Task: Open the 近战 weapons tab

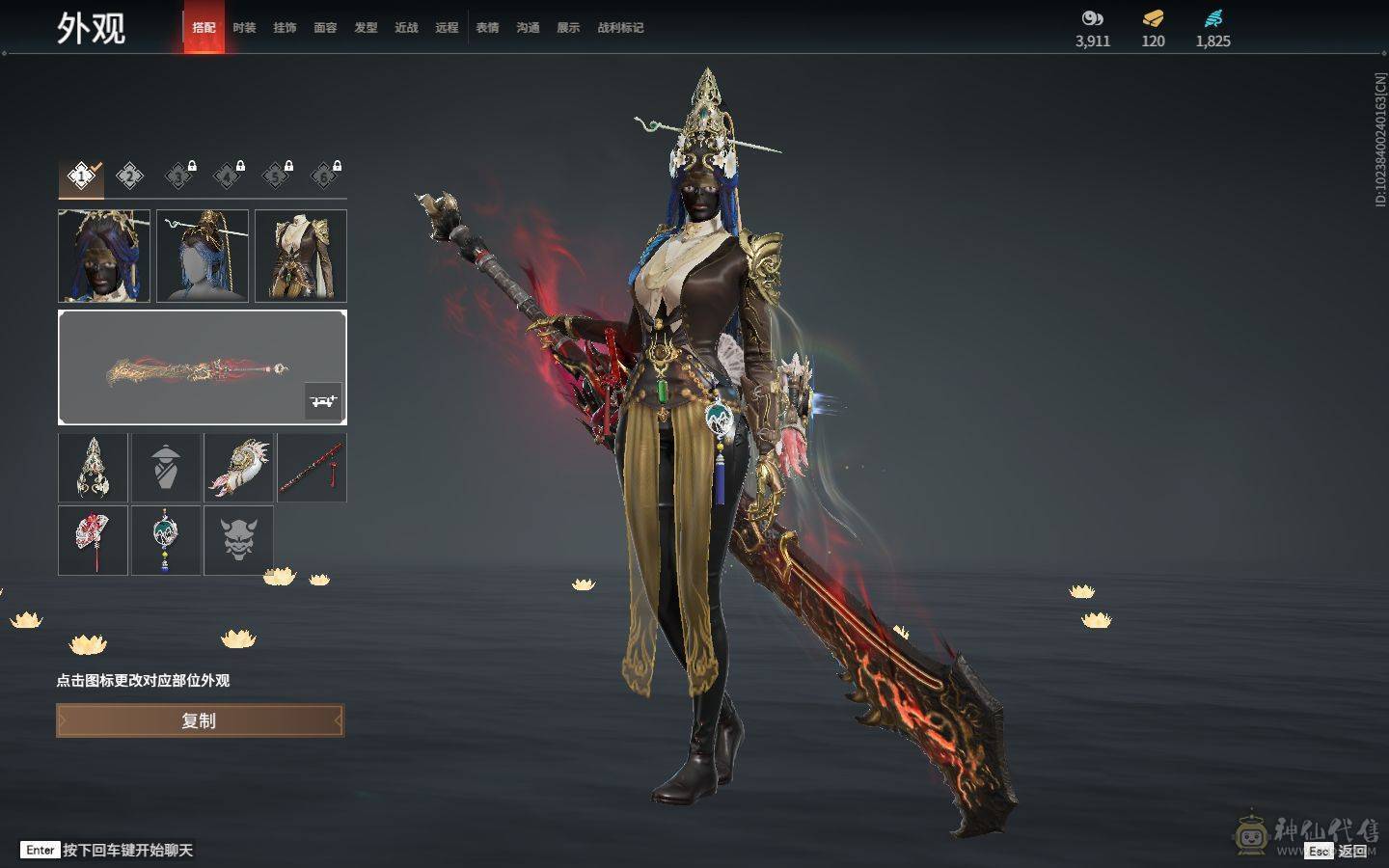Action: point(406,28)
